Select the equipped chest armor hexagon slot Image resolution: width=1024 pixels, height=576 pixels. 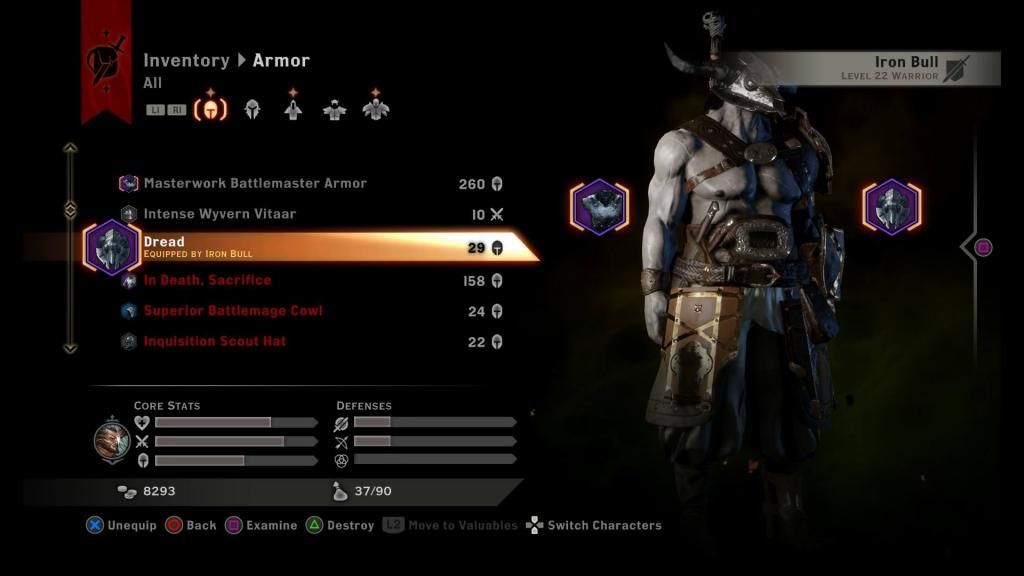pos(599,208)
